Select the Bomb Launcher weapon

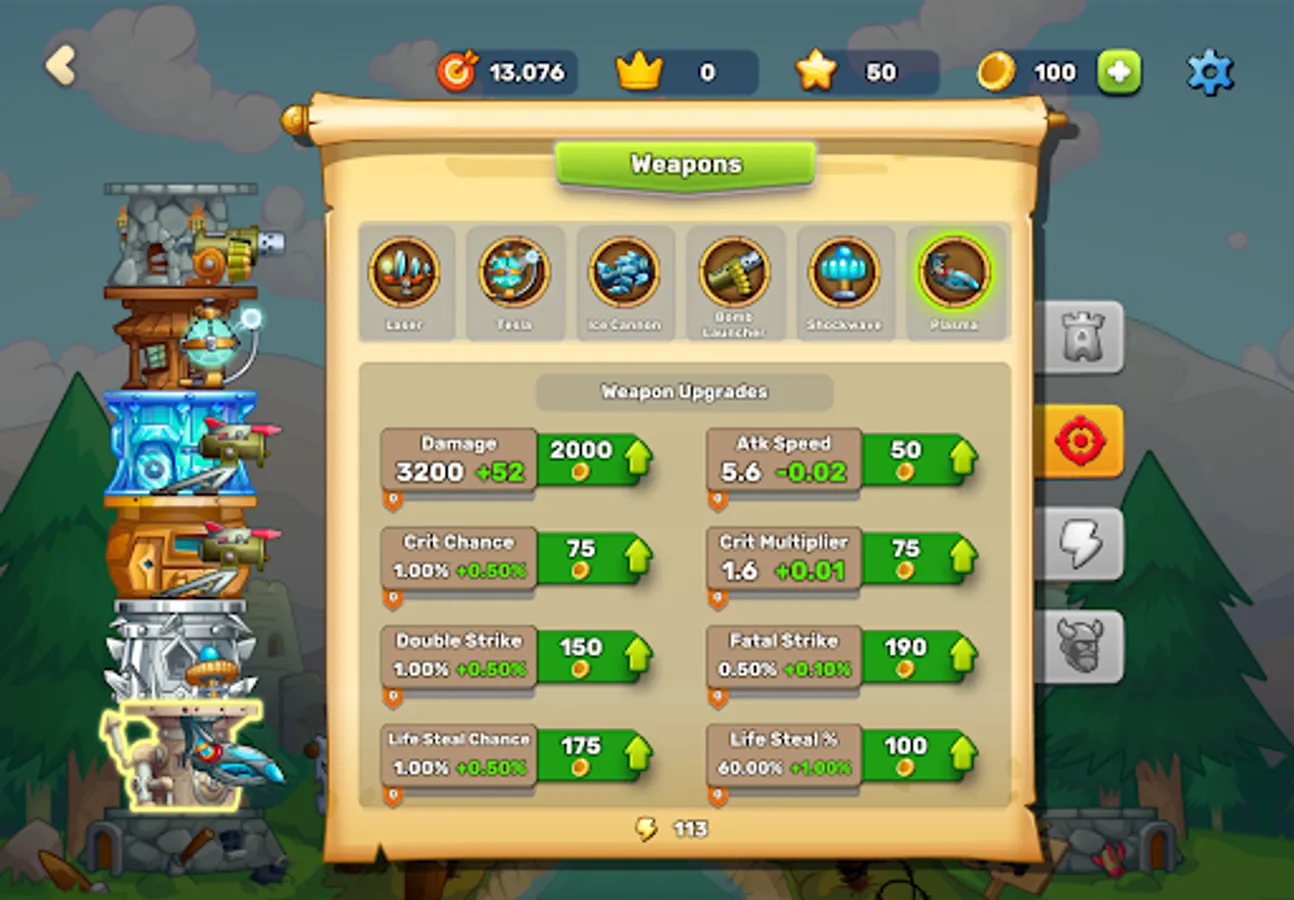click(x=735, y=272)
